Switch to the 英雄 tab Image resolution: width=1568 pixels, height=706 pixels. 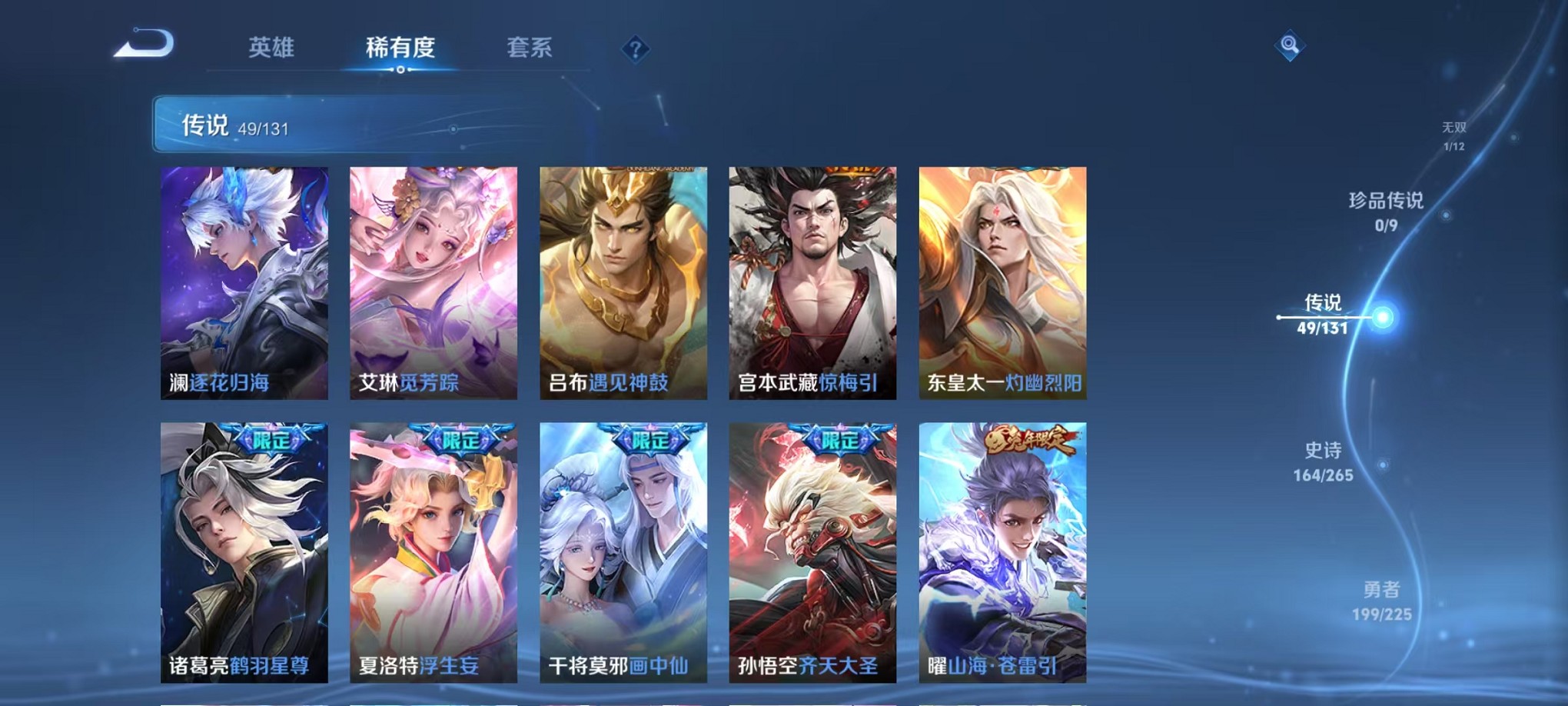click(271, 48)
